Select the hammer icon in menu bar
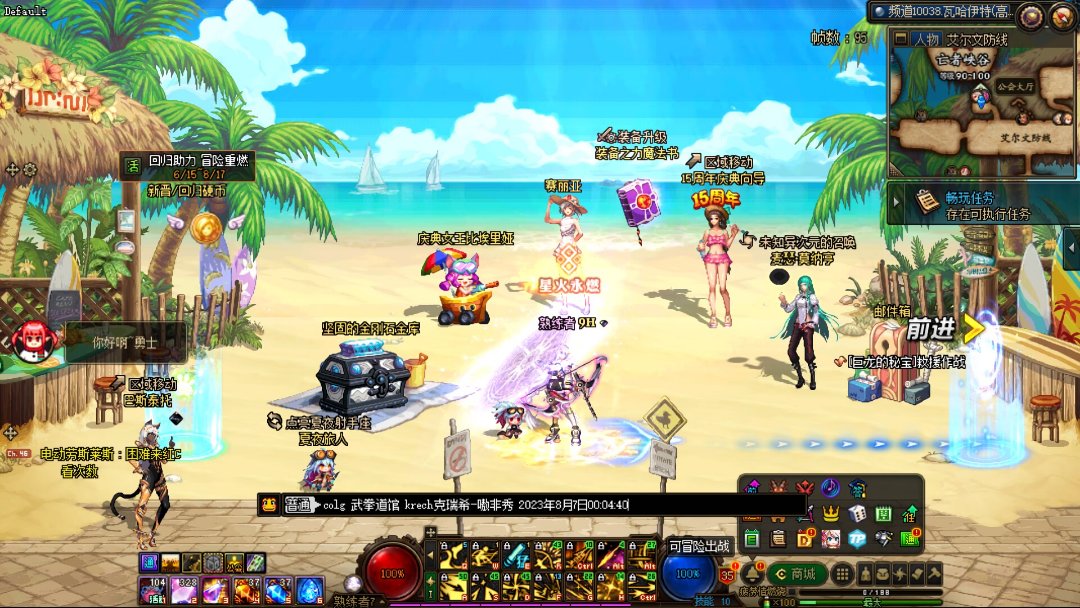The height and width of the screenshot is (608, 1080). pos(932,574)
